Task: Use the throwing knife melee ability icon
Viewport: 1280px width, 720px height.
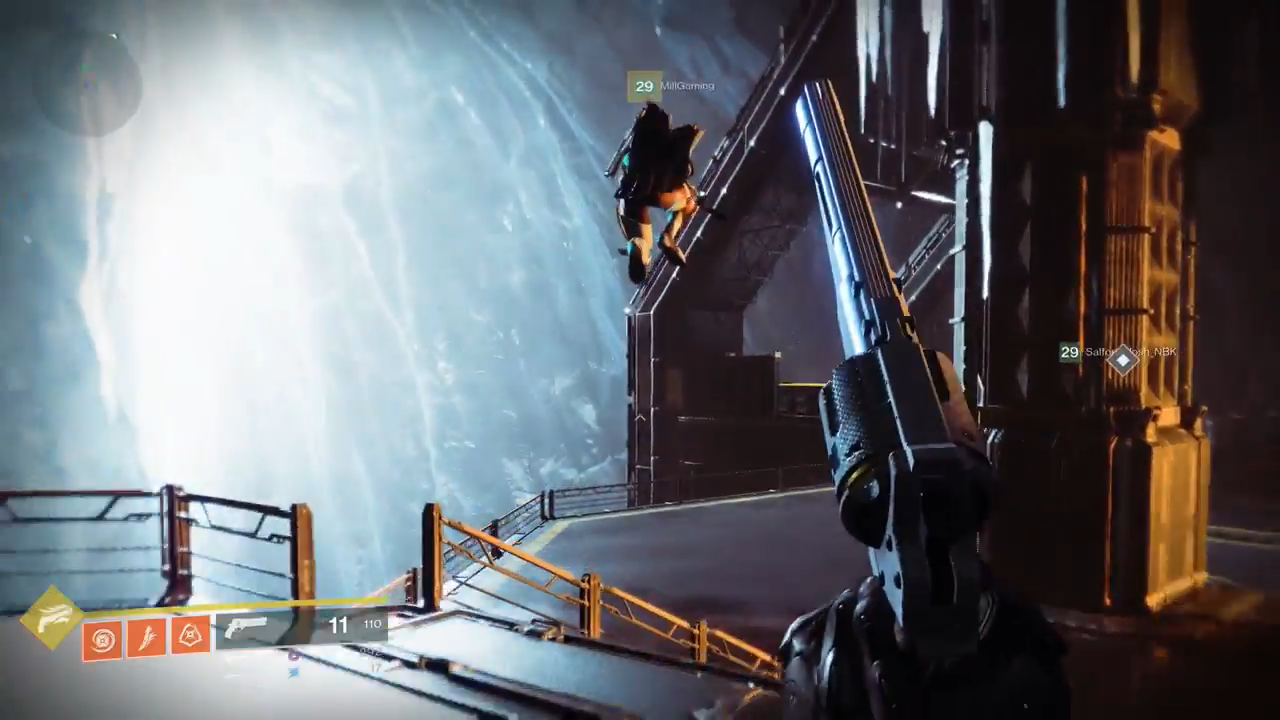Action: click(146, 637)
